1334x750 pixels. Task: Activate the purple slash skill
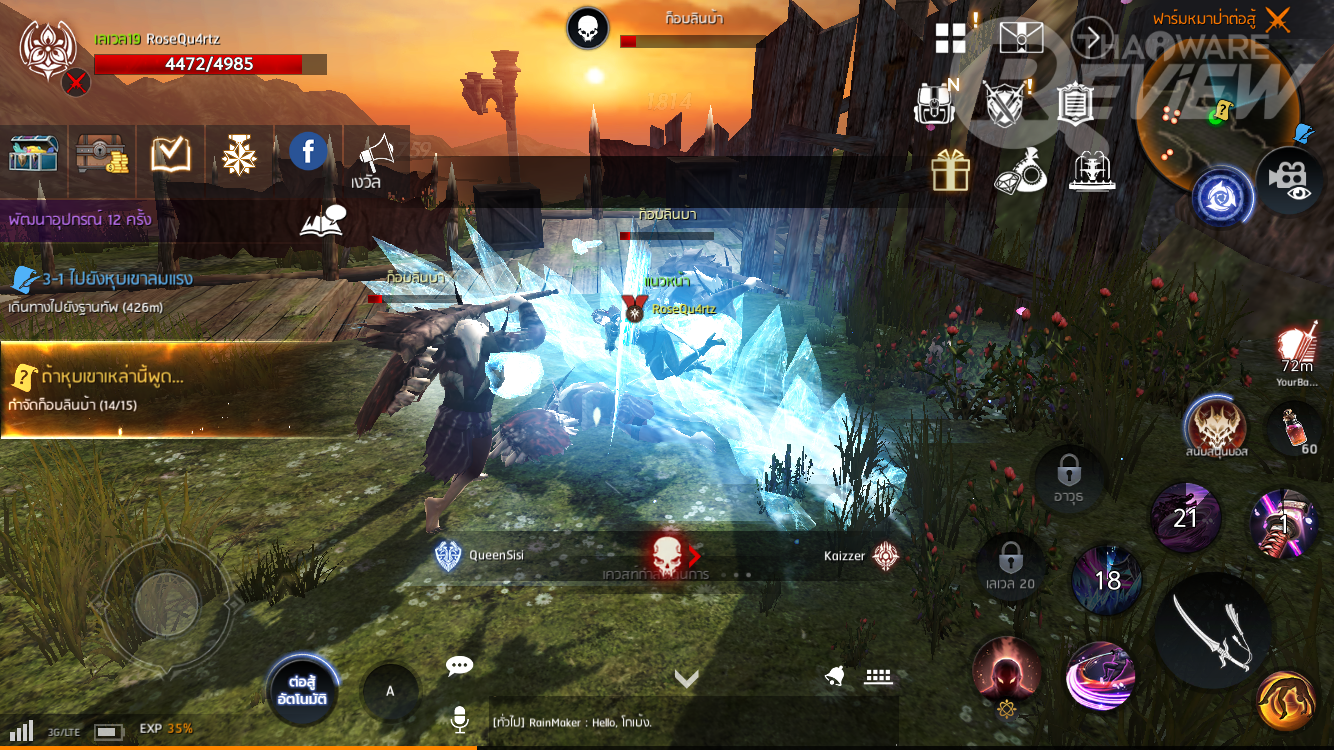coord(1100,677)
